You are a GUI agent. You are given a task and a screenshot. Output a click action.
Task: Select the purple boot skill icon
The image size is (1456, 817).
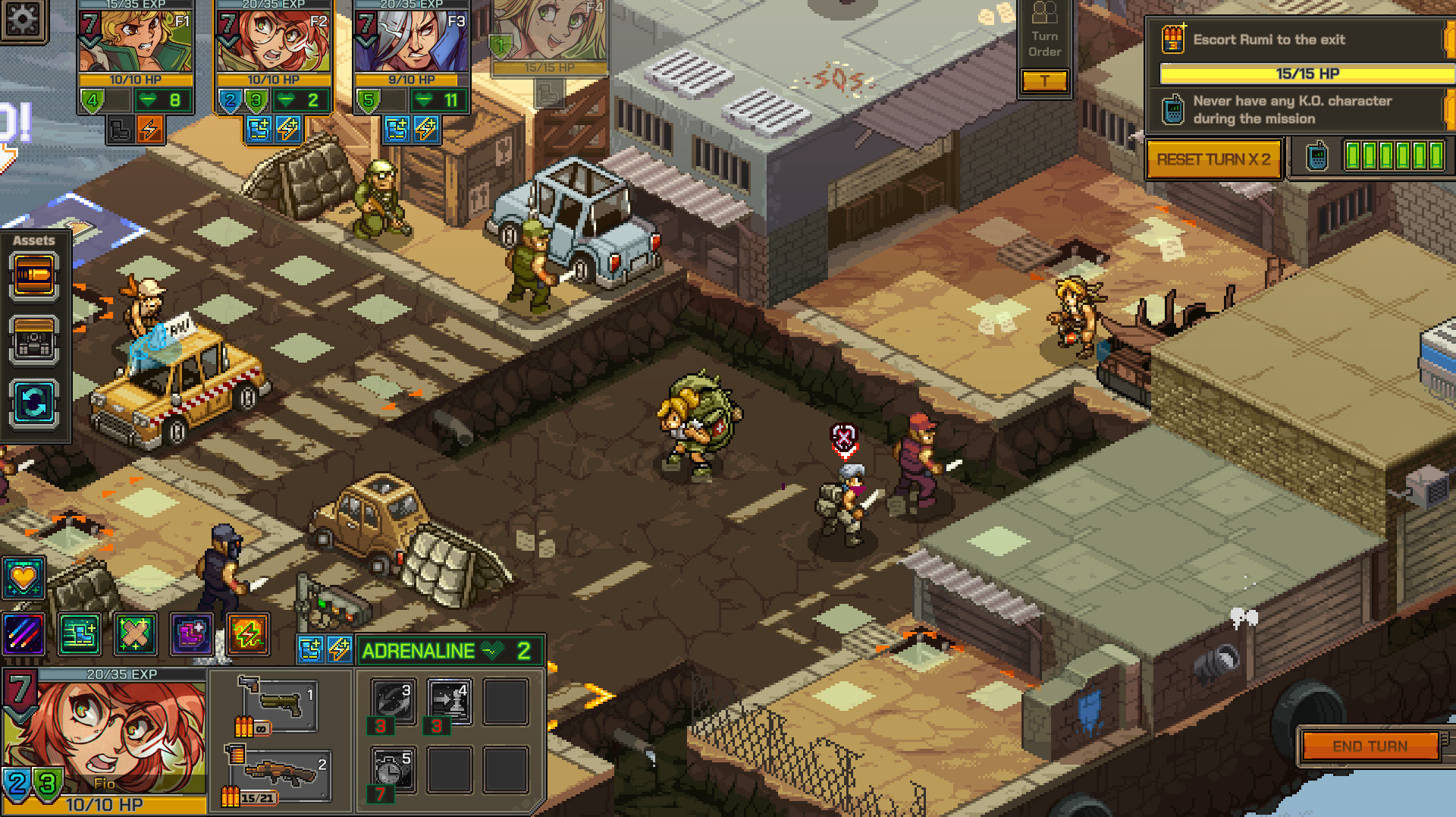point(191,634)
